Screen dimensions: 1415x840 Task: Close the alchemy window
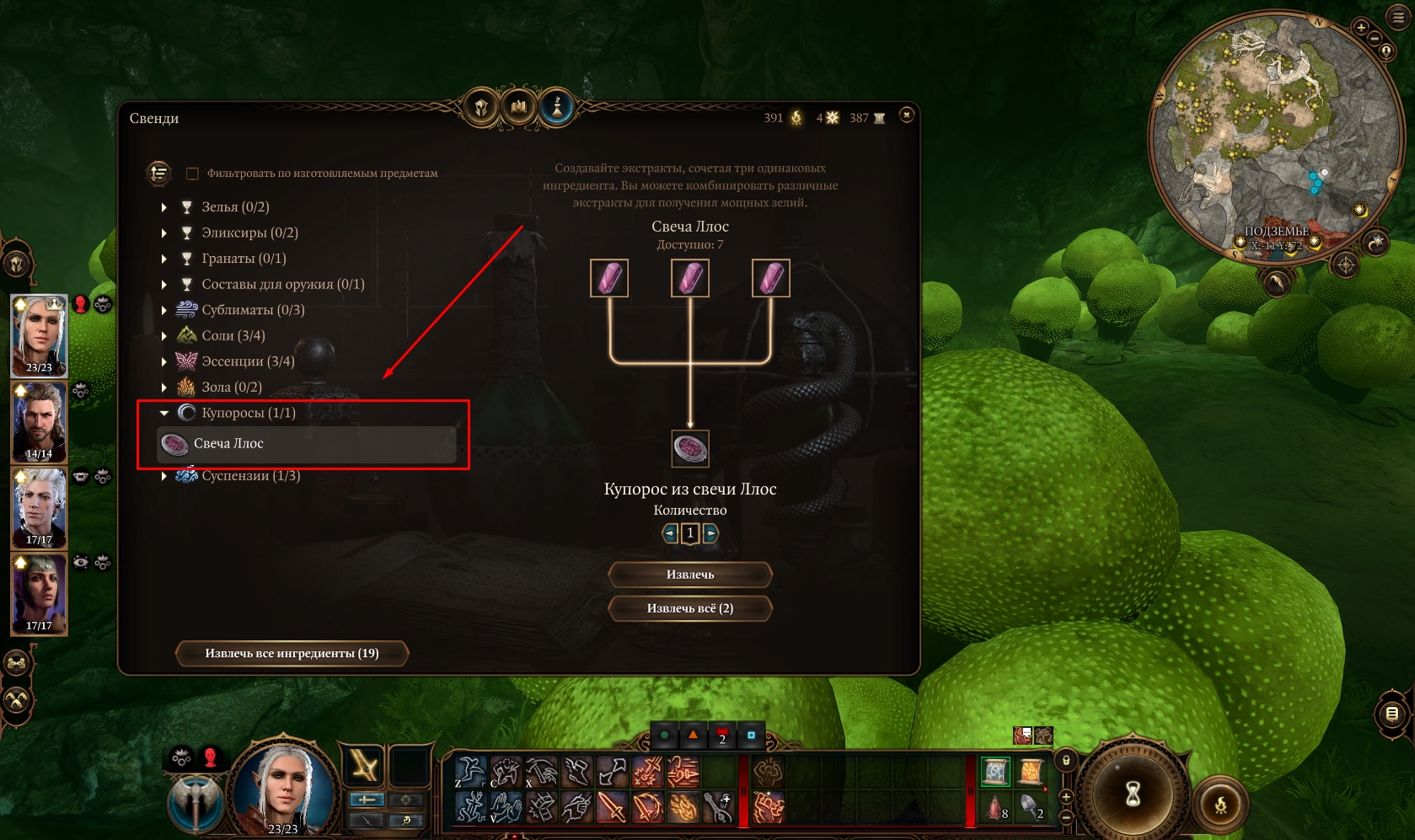[906, 115]
